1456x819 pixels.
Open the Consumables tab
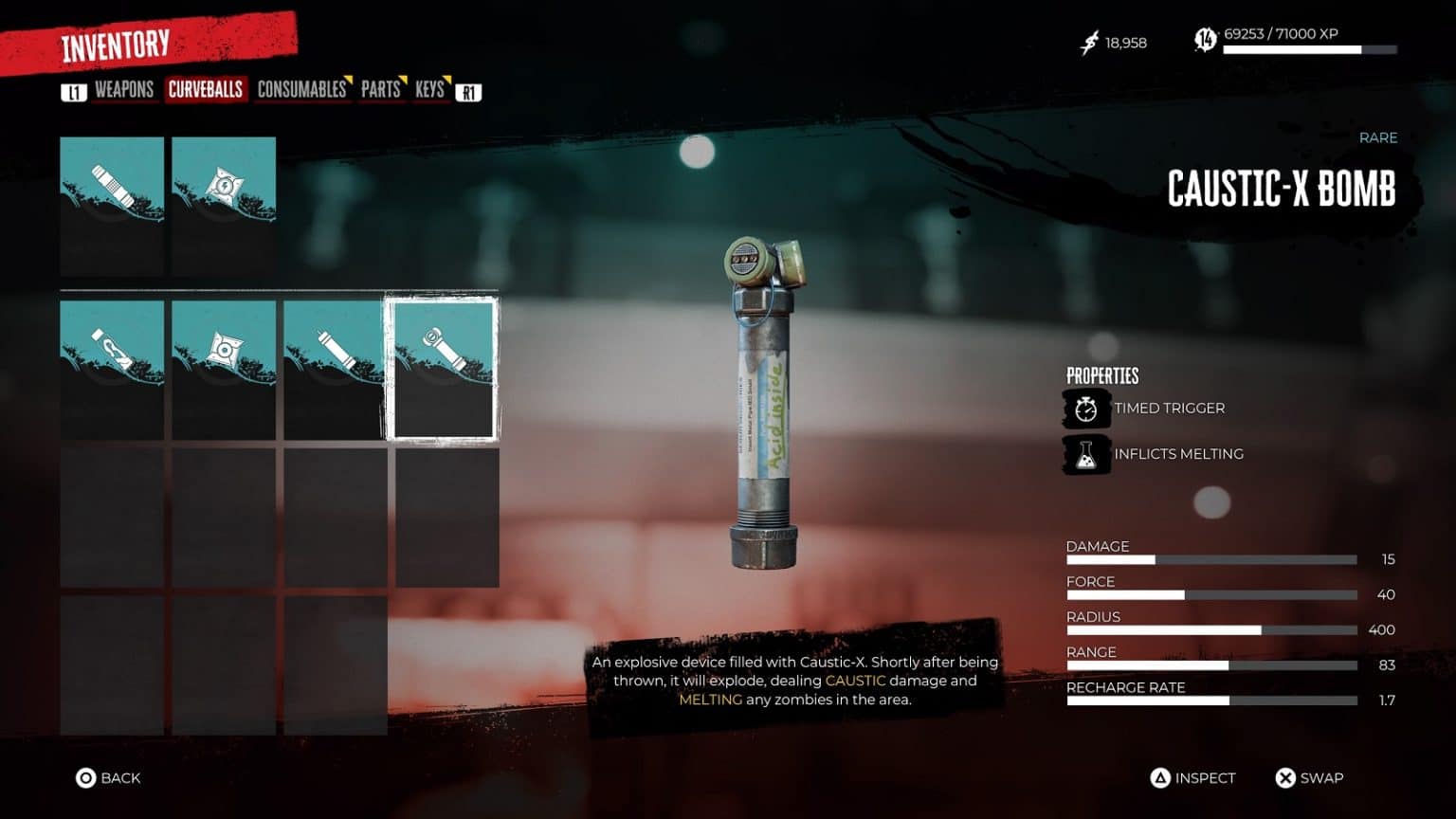(x=301, y=90)
